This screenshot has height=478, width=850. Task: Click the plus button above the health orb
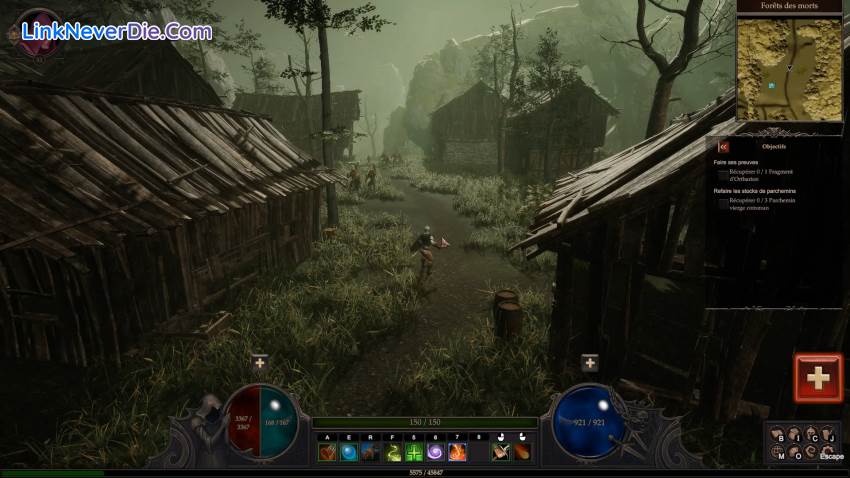(260, 362)
